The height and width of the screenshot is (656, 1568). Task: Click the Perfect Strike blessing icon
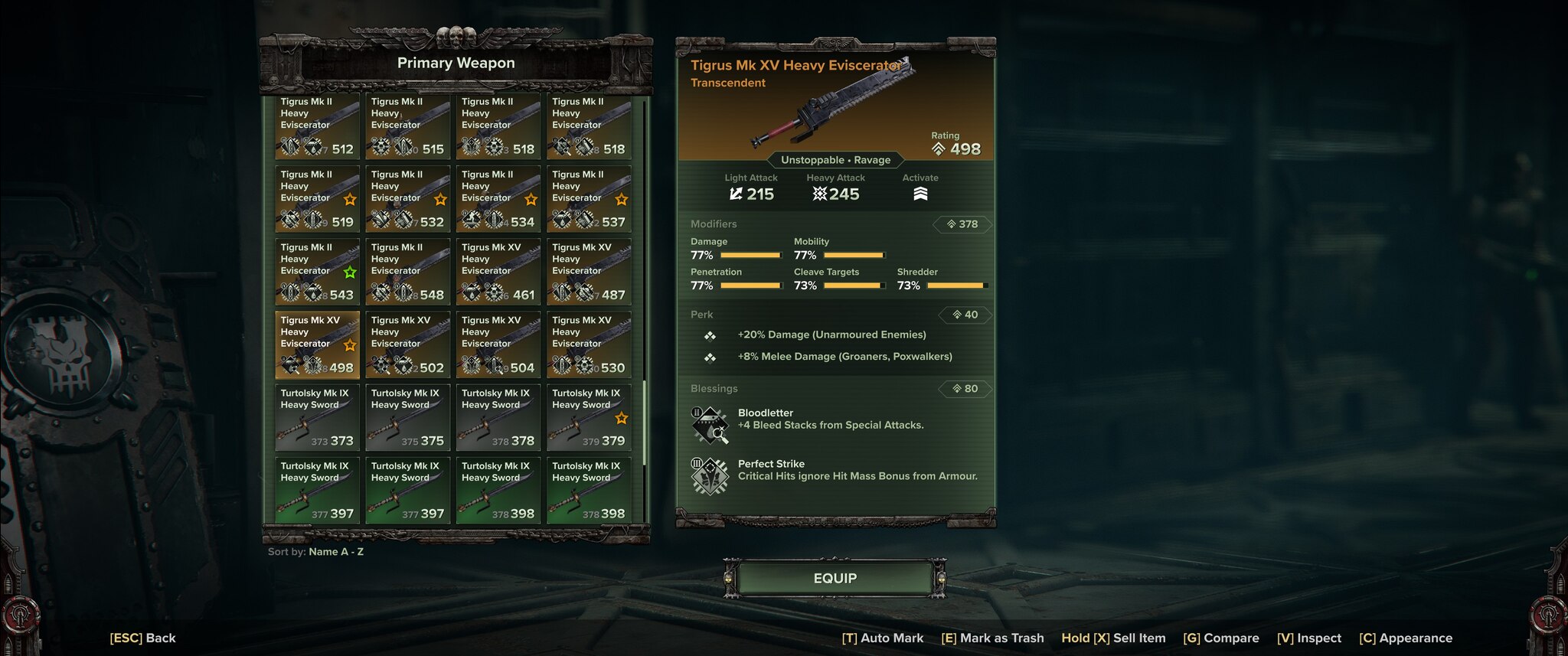pos(710,475)
